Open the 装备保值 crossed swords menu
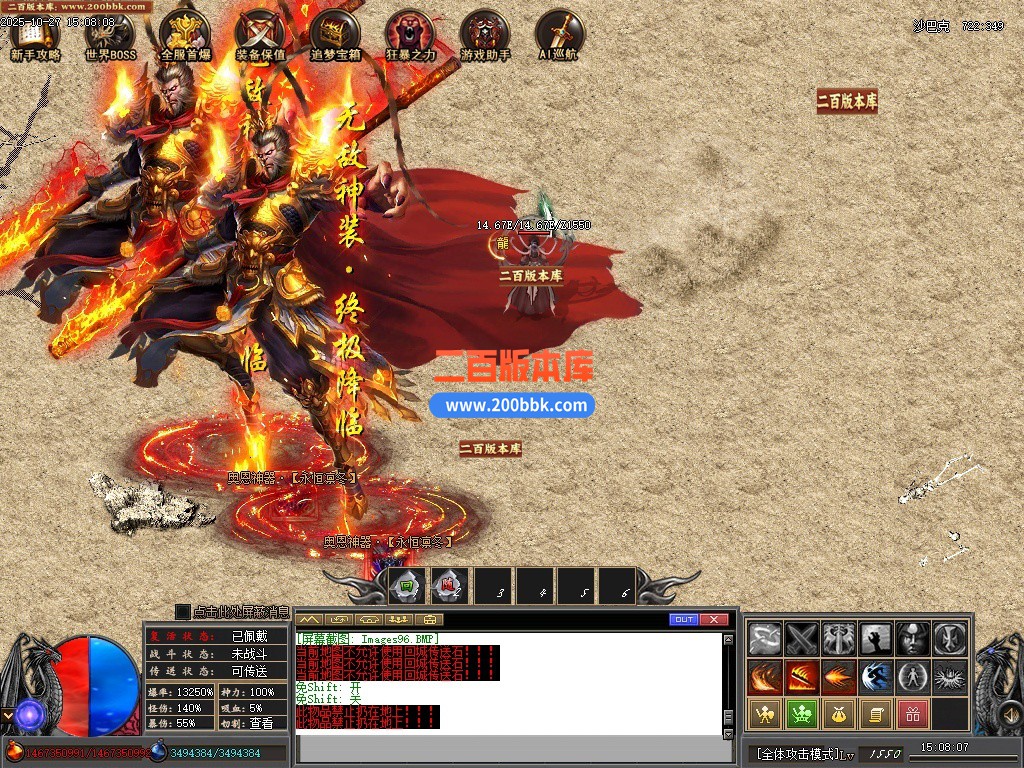This screenshot has width=1024, height=768. coord(260,37)
